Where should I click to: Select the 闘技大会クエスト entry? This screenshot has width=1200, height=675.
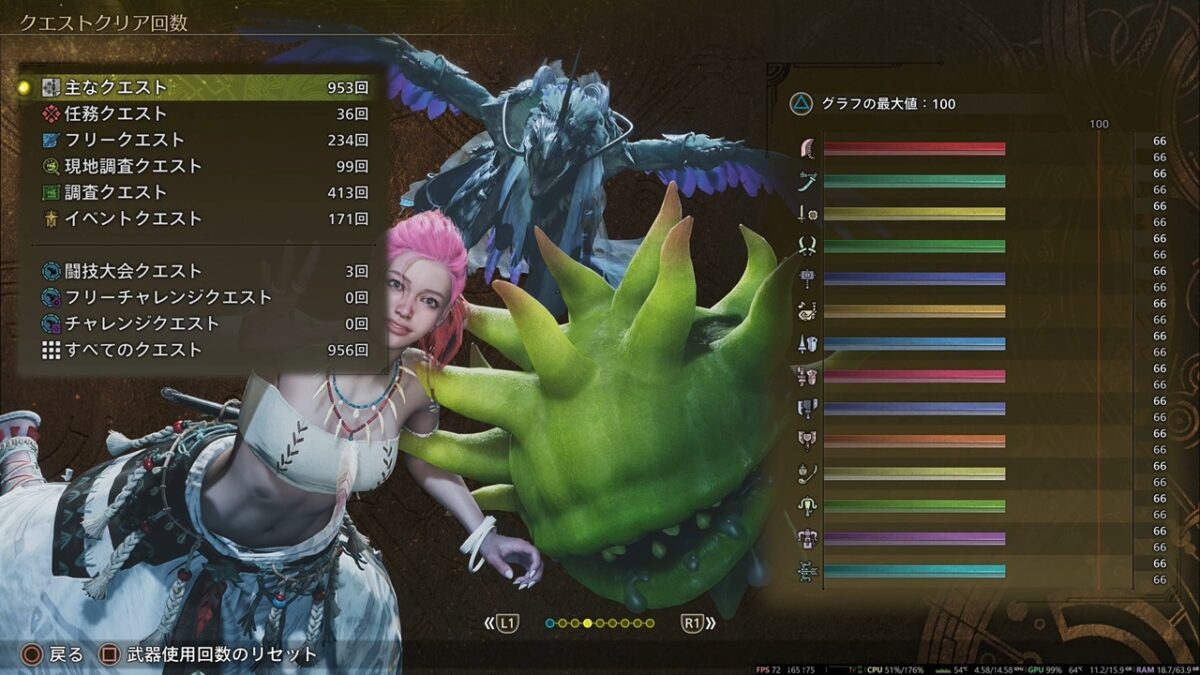coord(200,271)
